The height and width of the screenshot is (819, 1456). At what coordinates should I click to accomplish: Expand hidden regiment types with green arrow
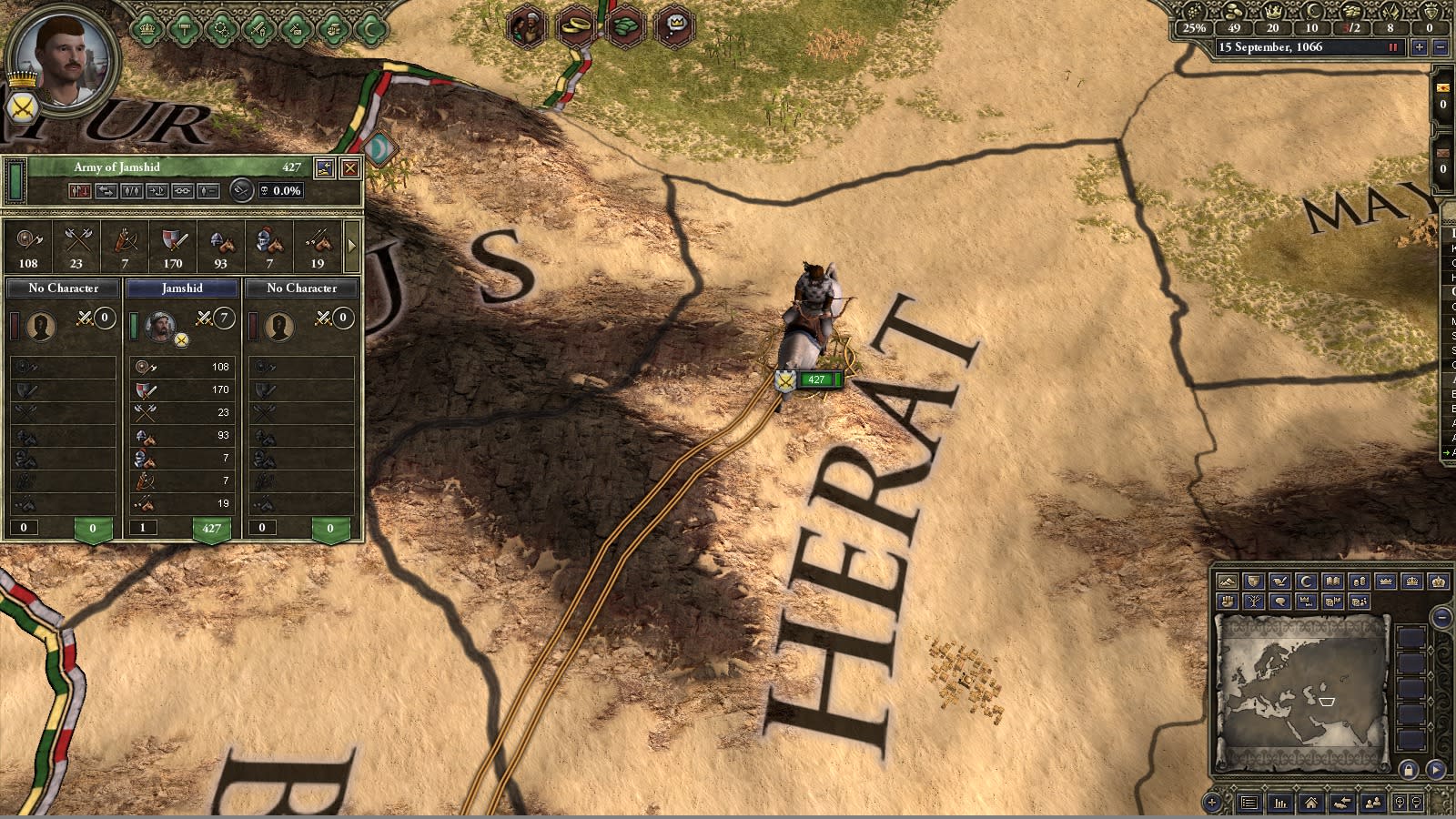(353, 246)
